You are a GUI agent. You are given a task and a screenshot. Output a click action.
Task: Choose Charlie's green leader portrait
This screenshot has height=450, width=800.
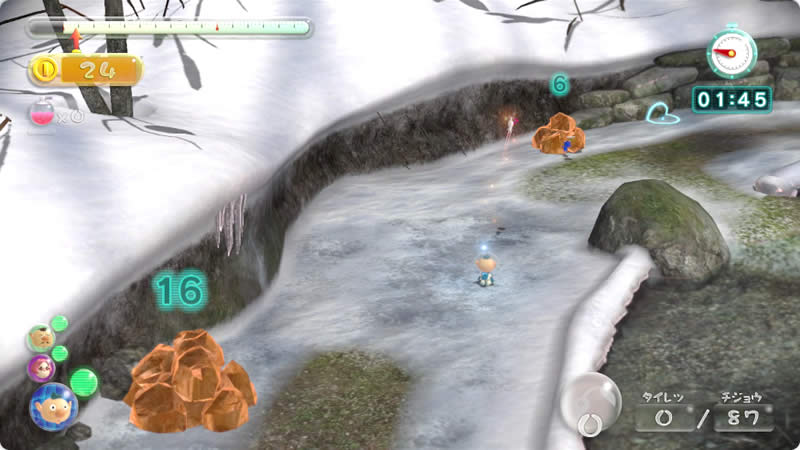click(x=40, y=337)
